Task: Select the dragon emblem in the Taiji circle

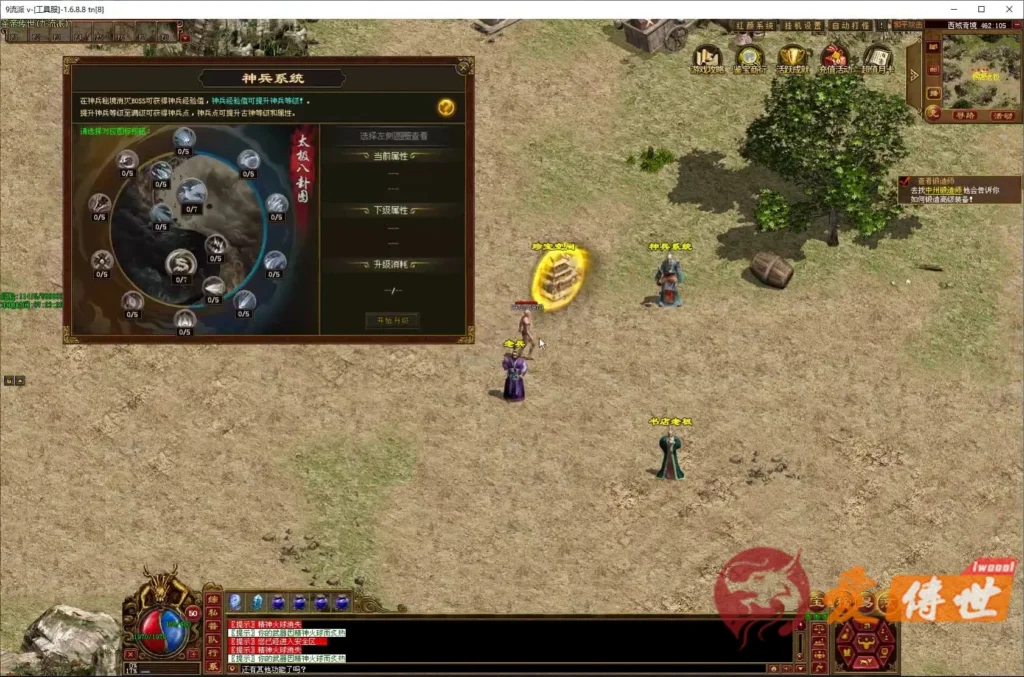Action: point(181,264)
